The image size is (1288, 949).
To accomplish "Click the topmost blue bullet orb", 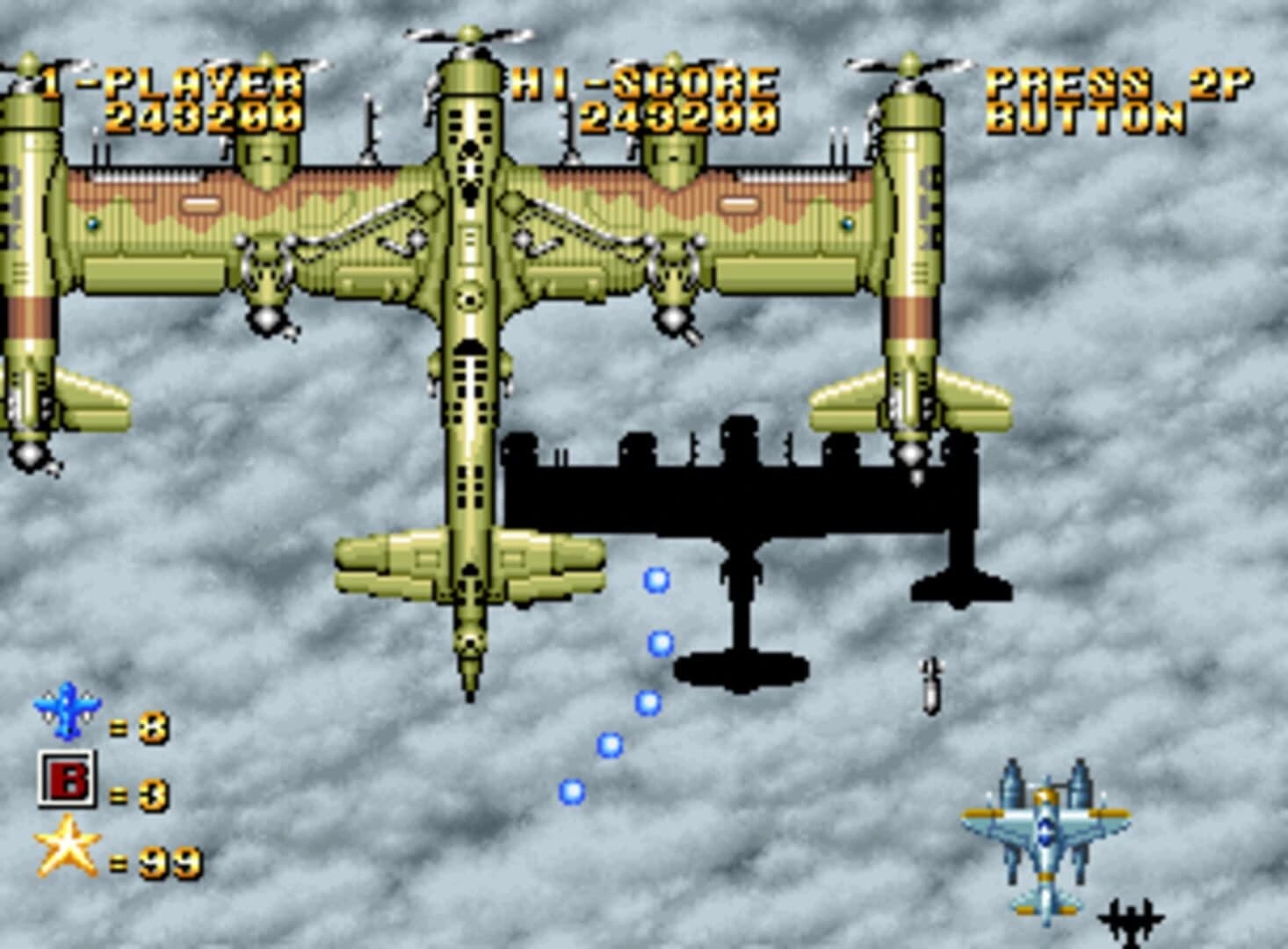I will [655, 580].
